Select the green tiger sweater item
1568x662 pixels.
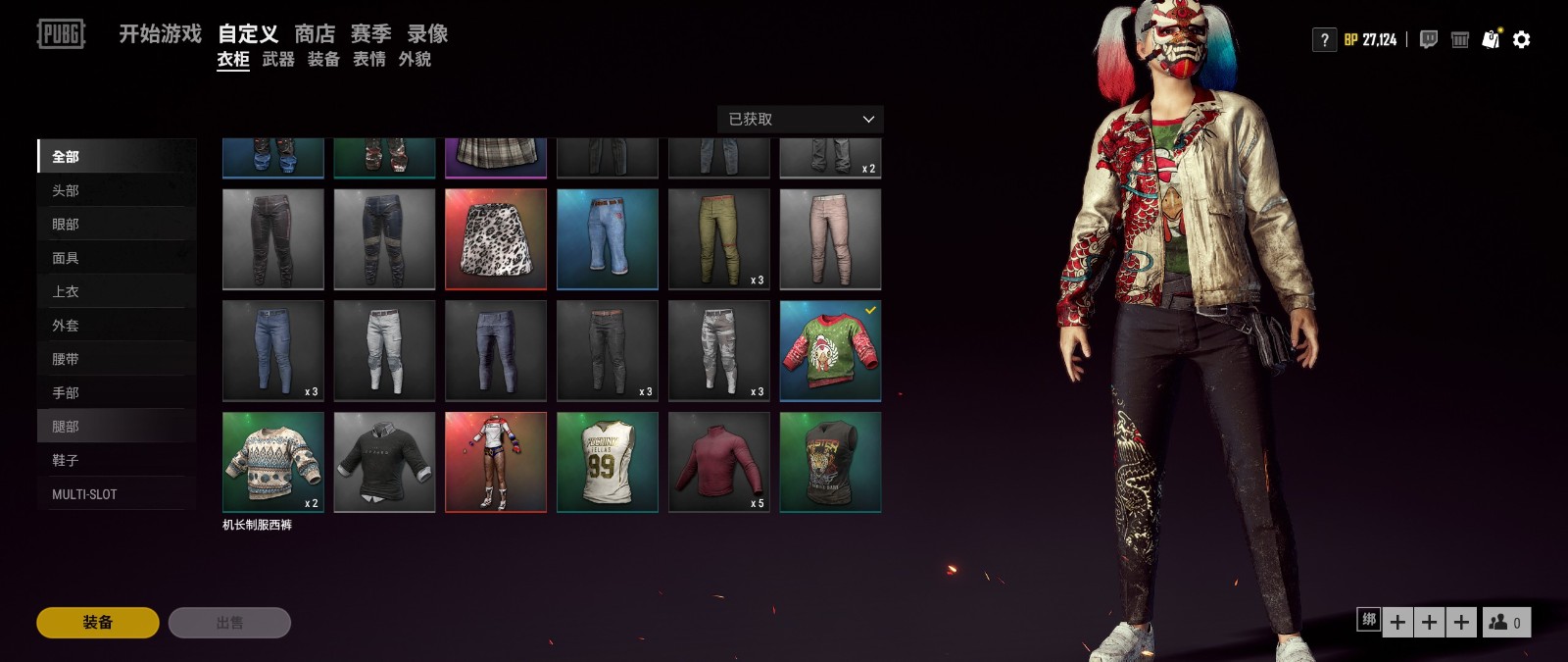[x=830, y=351]
